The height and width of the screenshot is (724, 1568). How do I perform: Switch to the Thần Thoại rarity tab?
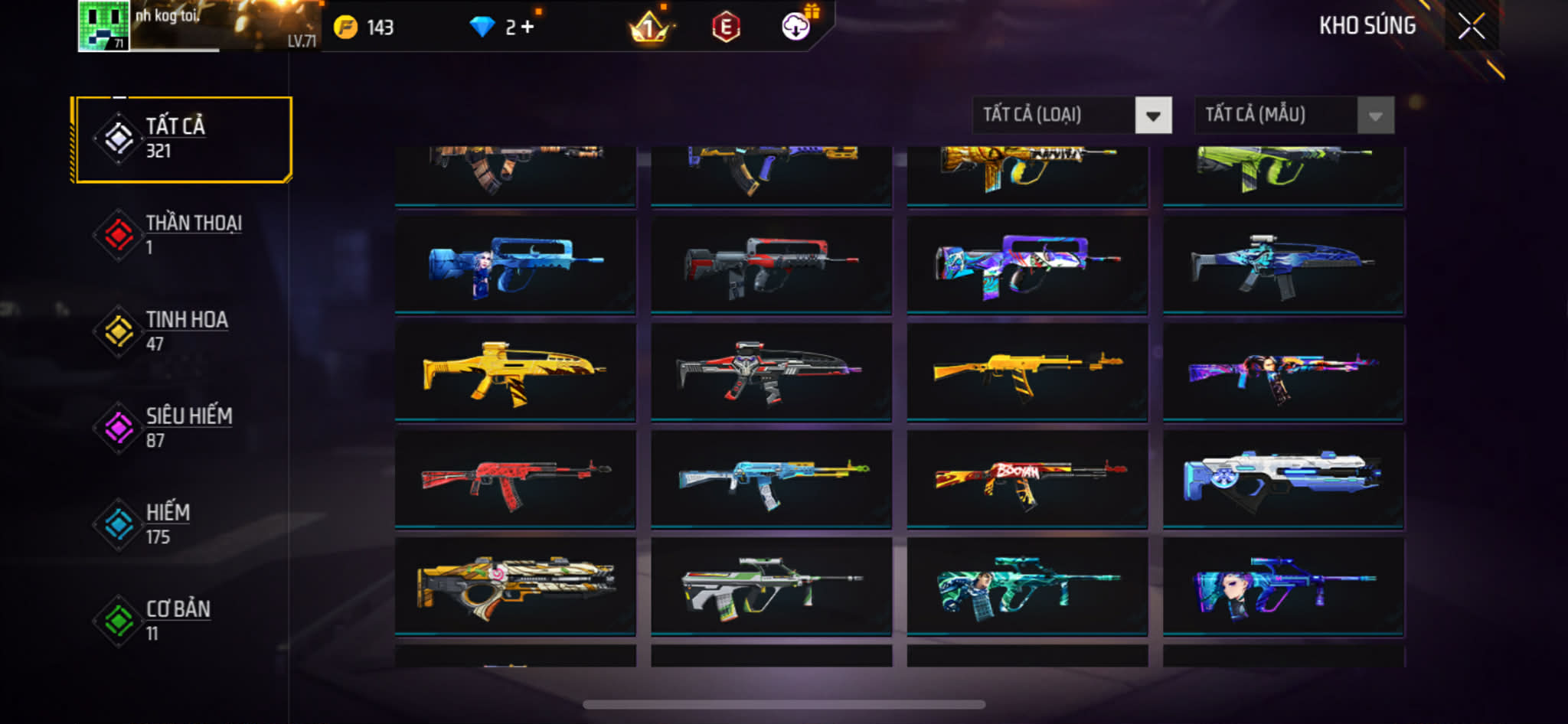[183, 235]
